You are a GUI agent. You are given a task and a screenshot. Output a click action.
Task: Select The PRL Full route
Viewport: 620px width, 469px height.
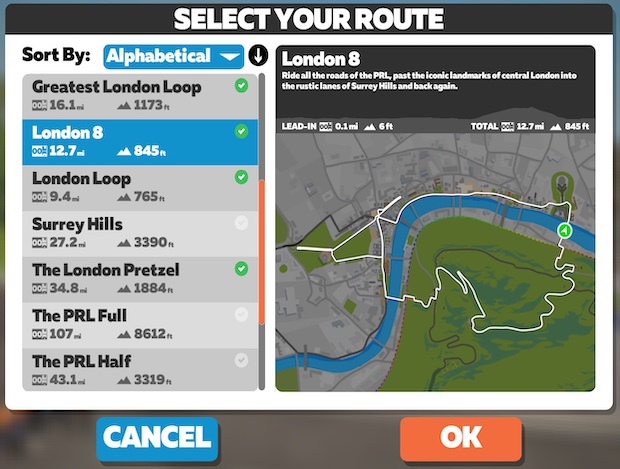tap(140, 324)
